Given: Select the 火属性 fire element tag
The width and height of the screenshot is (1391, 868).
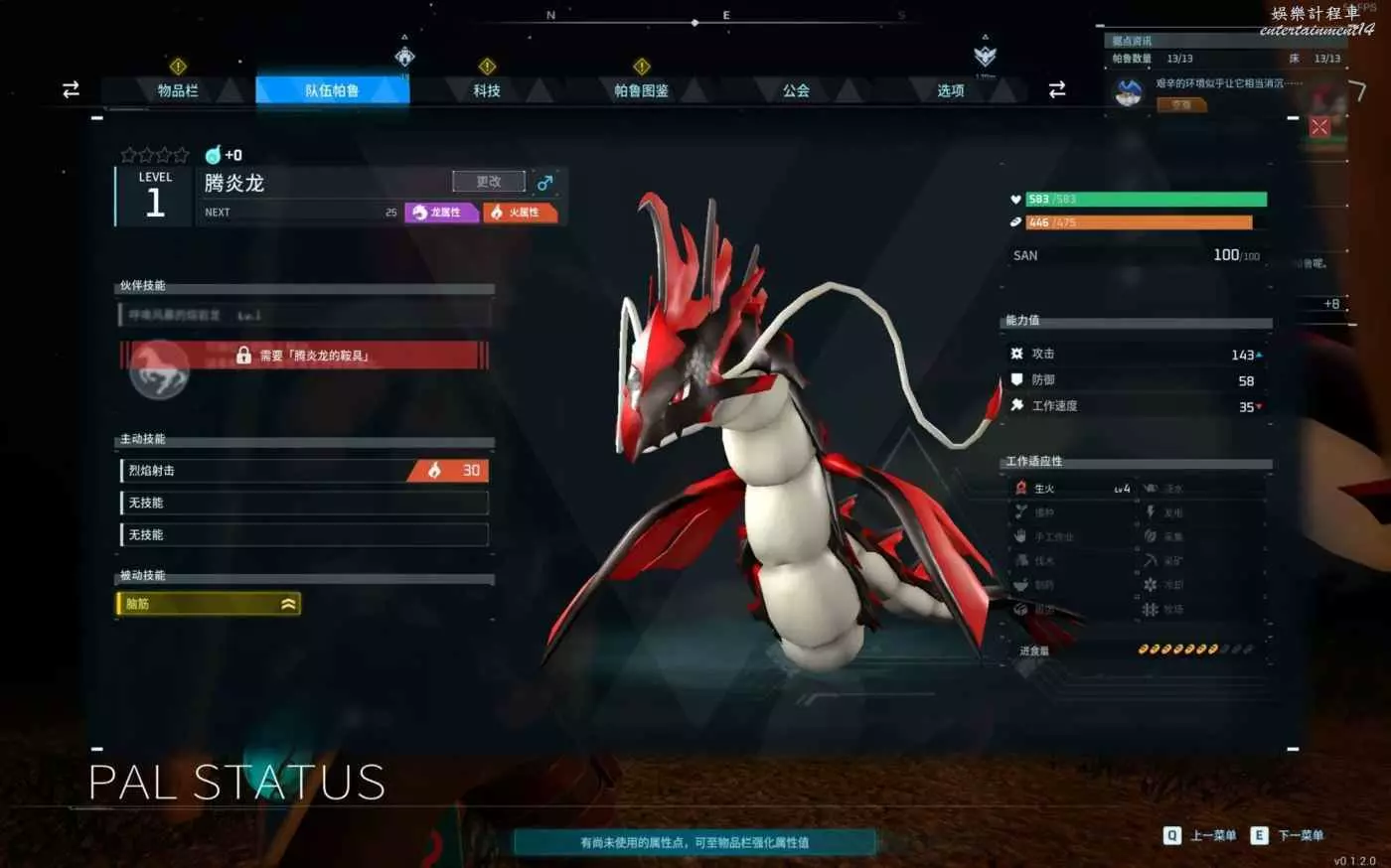Looking at the screenshot, I should (519, 213).
